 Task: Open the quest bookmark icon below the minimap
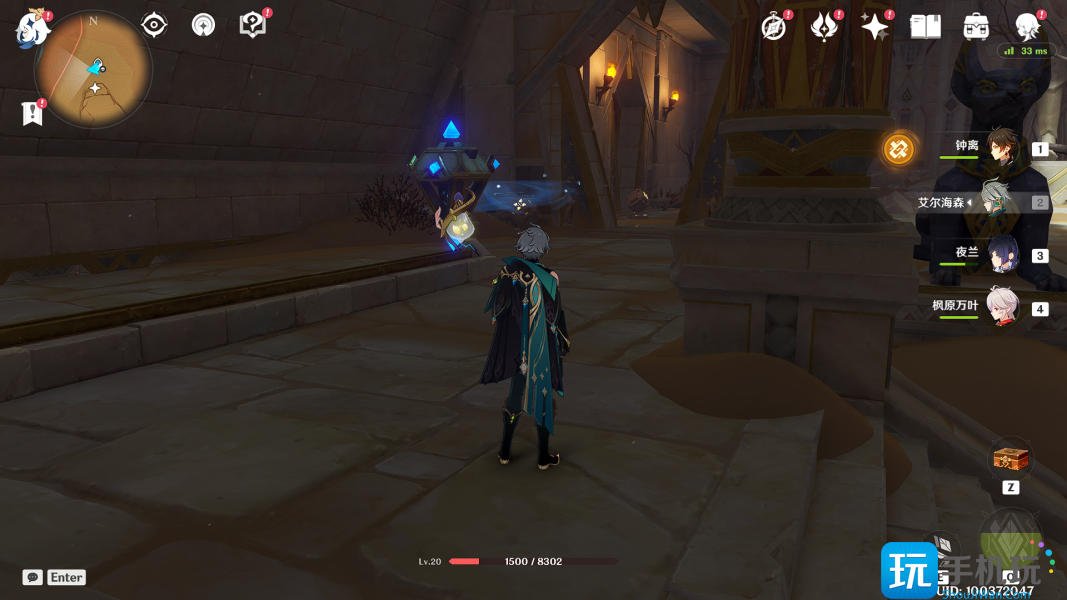(x=32, y=113)
